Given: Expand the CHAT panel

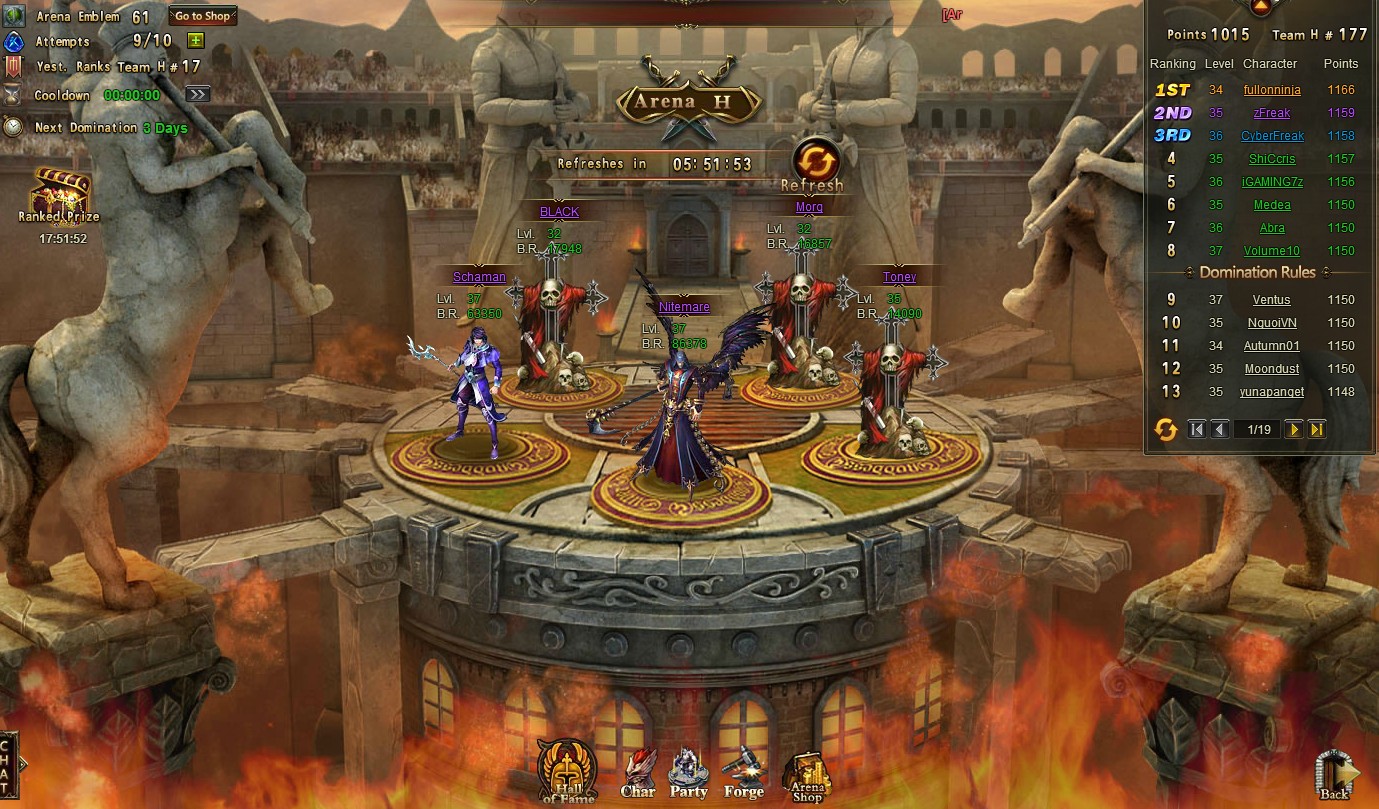Looking at the screenshot, I should point(9,767).
